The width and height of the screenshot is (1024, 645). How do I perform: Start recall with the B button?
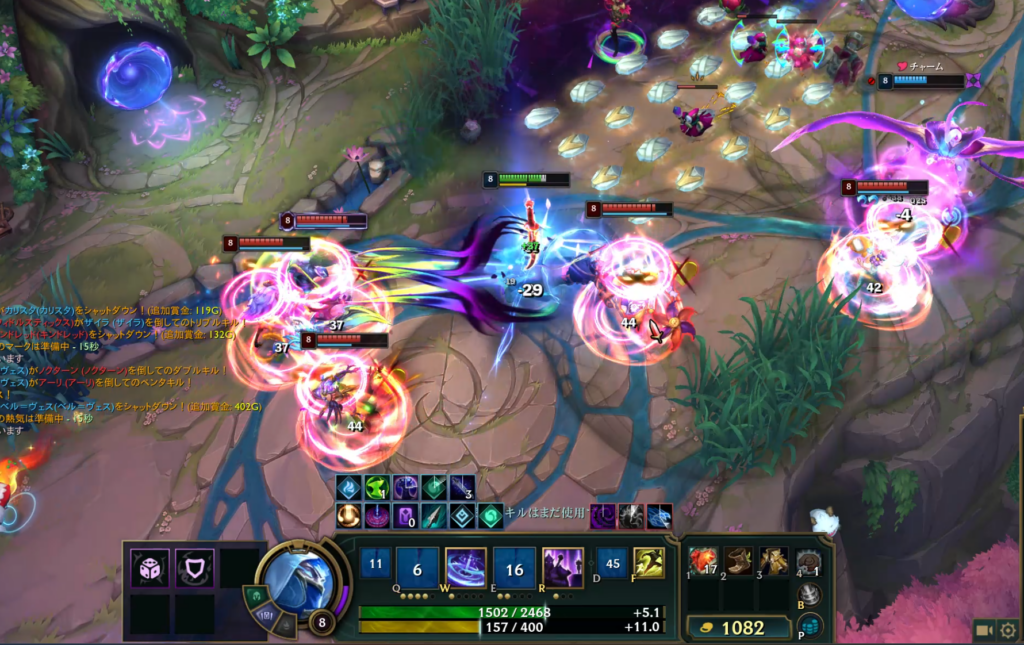point(810,595)
